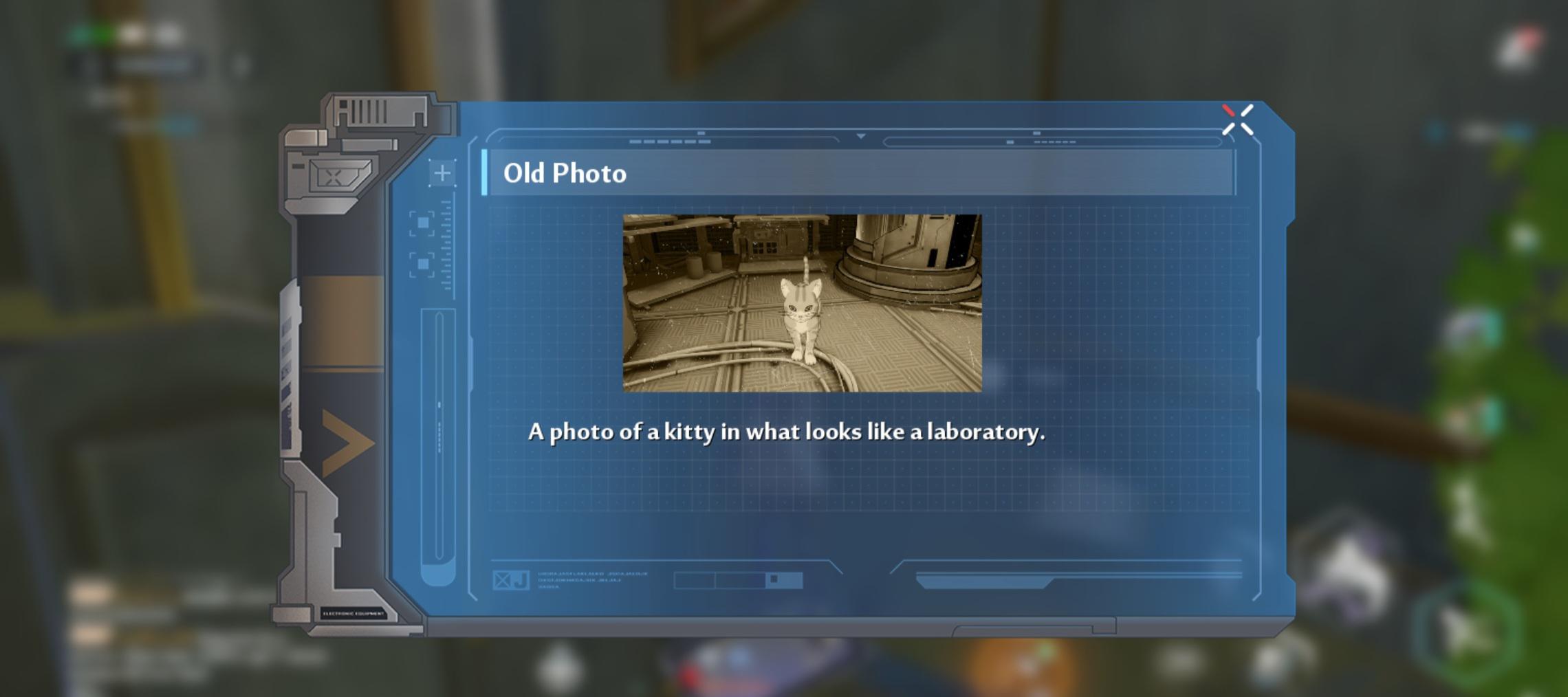Click the upper focus-bracket icon on the left panel
This screenshot has width=1568, height=697.
(422, 223)
